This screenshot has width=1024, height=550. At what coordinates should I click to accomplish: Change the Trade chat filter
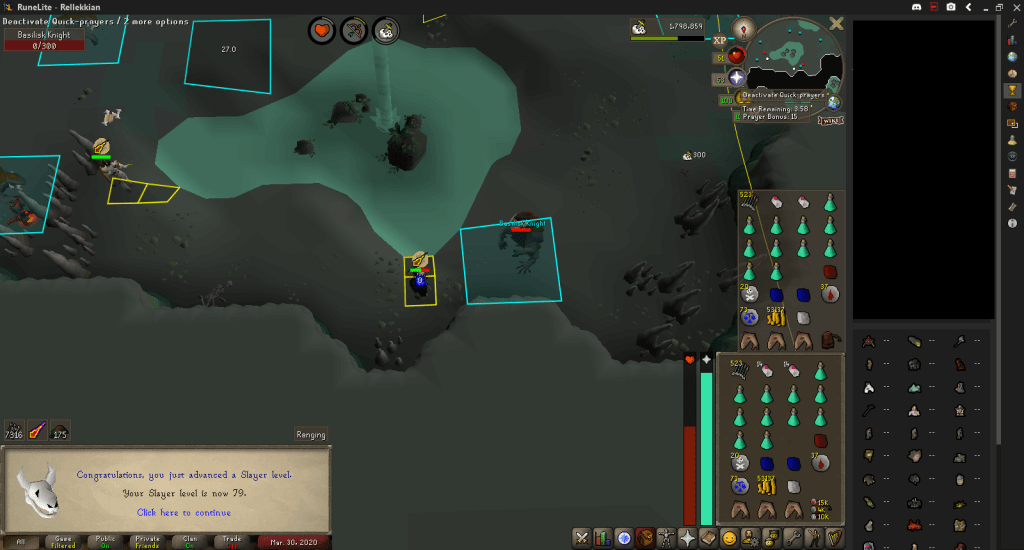pyautogui.click(x=232, y=541)
